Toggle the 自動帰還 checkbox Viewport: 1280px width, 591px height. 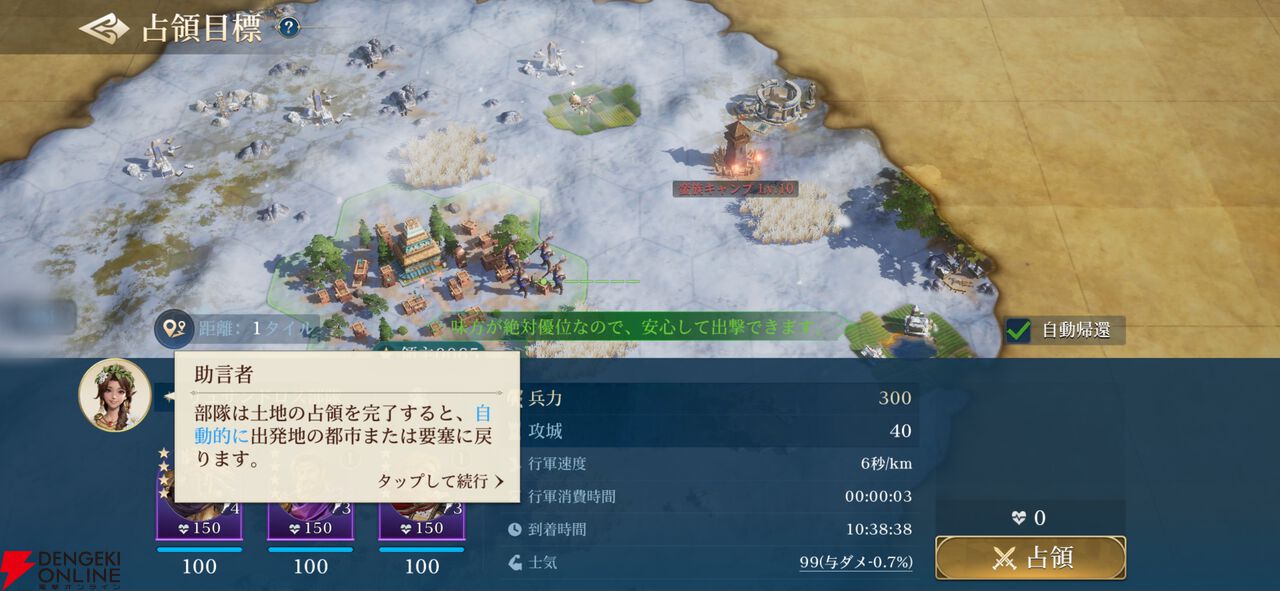point(1019,330)
